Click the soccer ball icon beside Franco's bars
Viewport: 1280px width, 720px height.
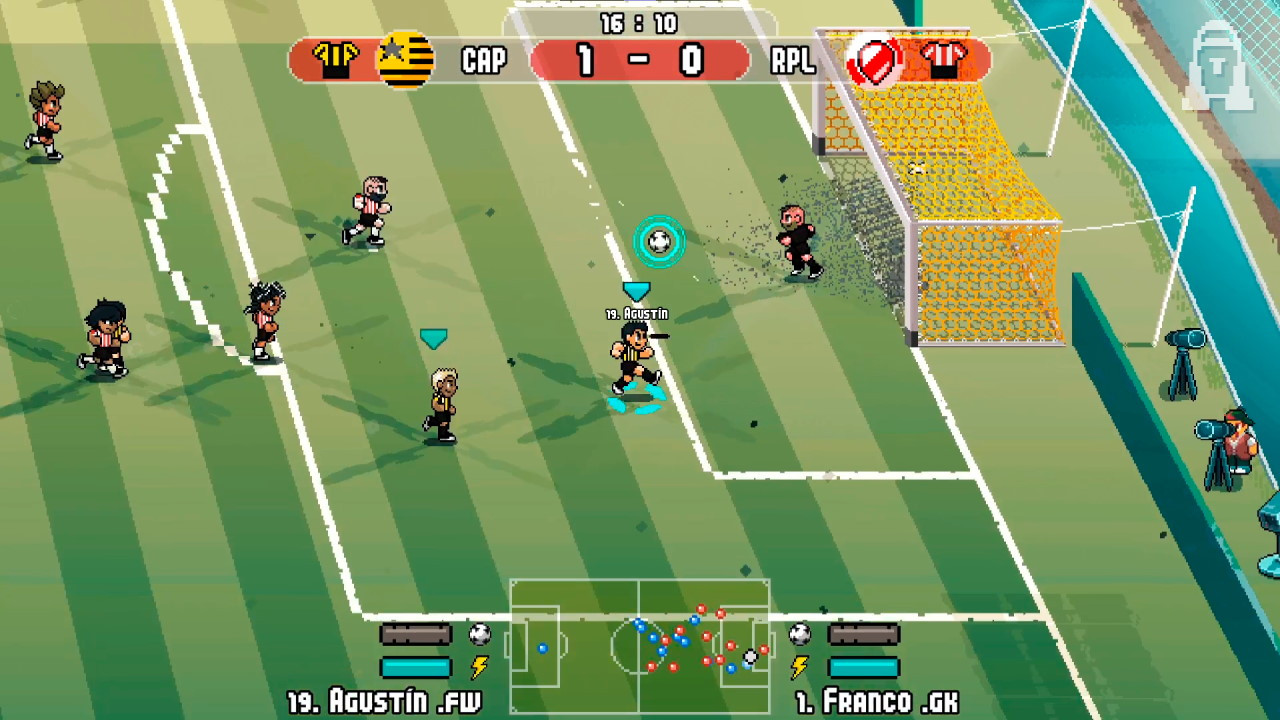pos(798,632)
